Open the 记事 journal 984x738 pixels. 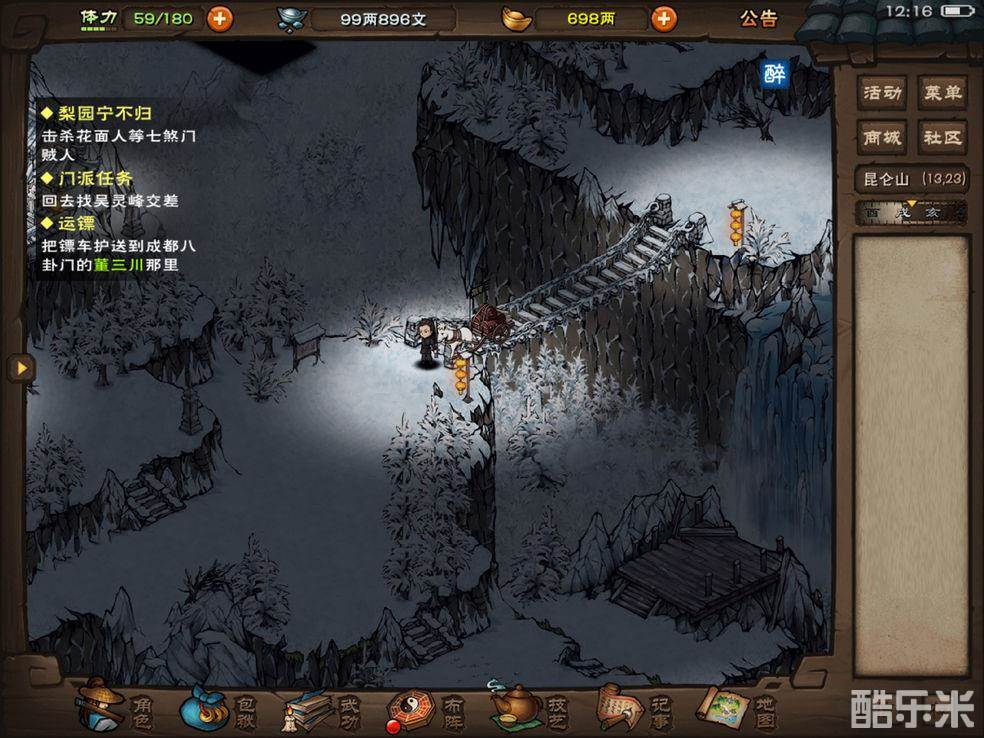point(635,709)
